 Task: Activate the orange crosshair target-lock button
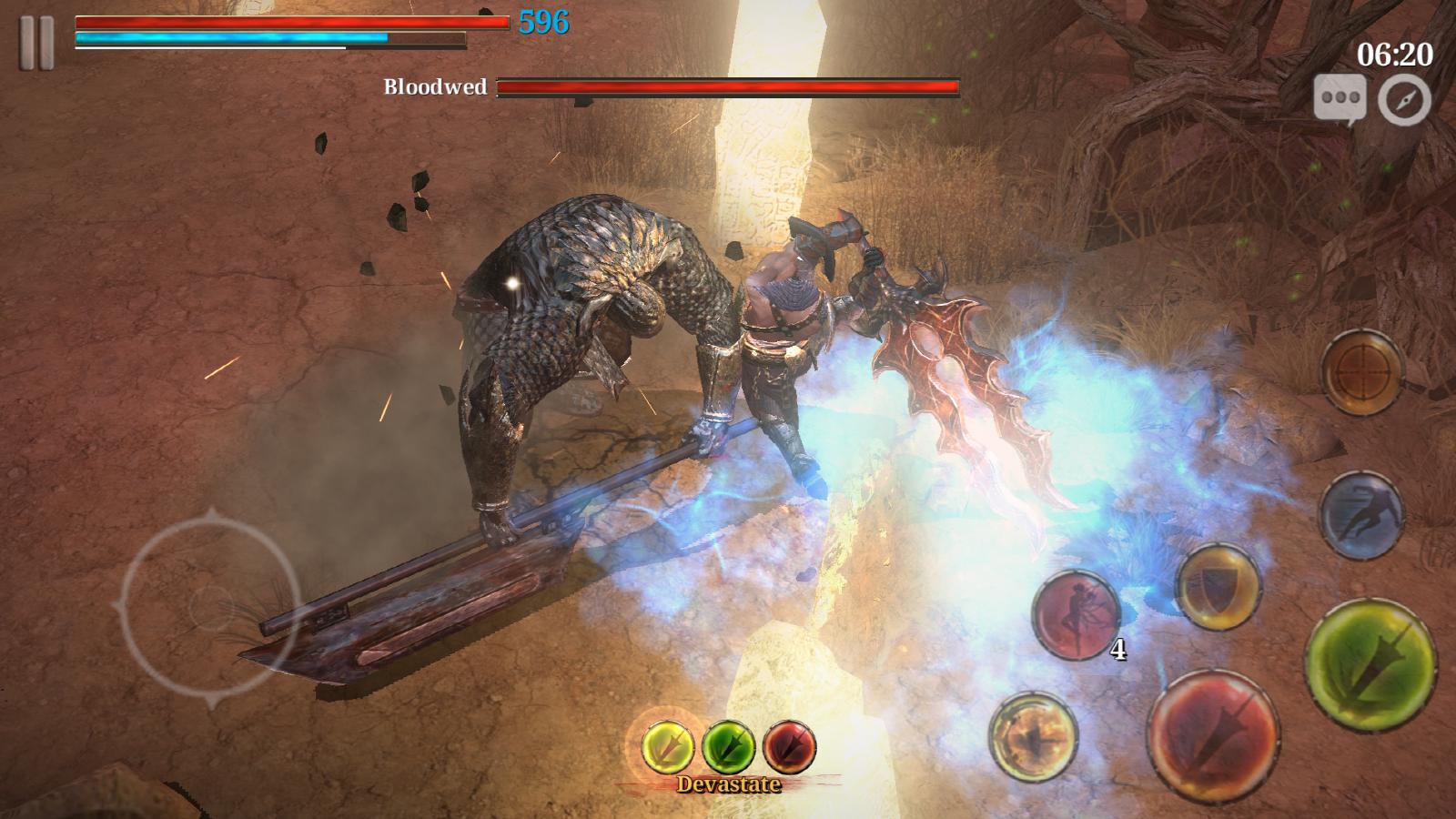[x=1361, y=372]
